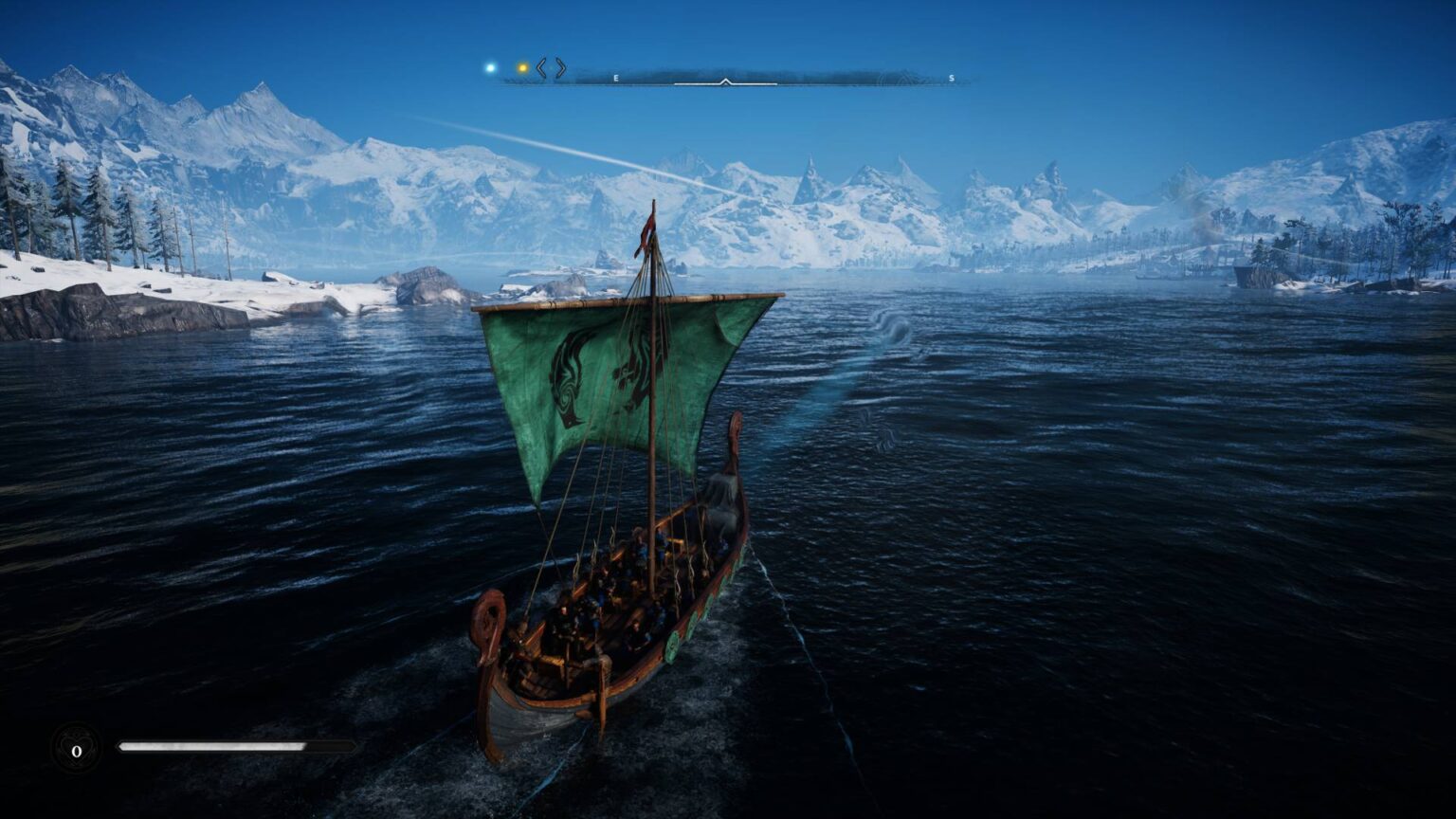1456x819 pixels.
Task: Click the glowing blue objective marker icon
Action: click(490, 67)
